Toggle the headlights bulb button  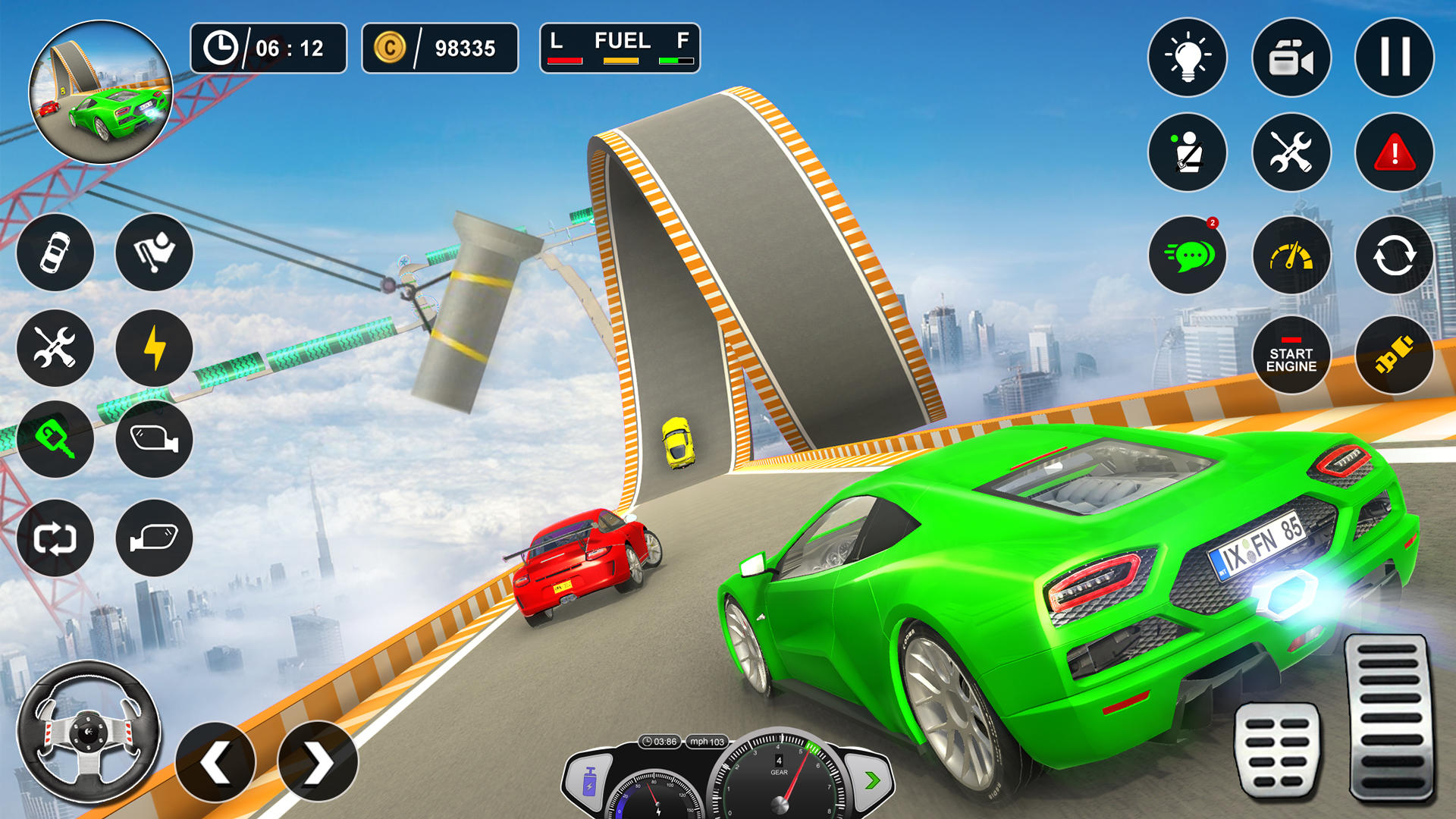point(1187,57)
